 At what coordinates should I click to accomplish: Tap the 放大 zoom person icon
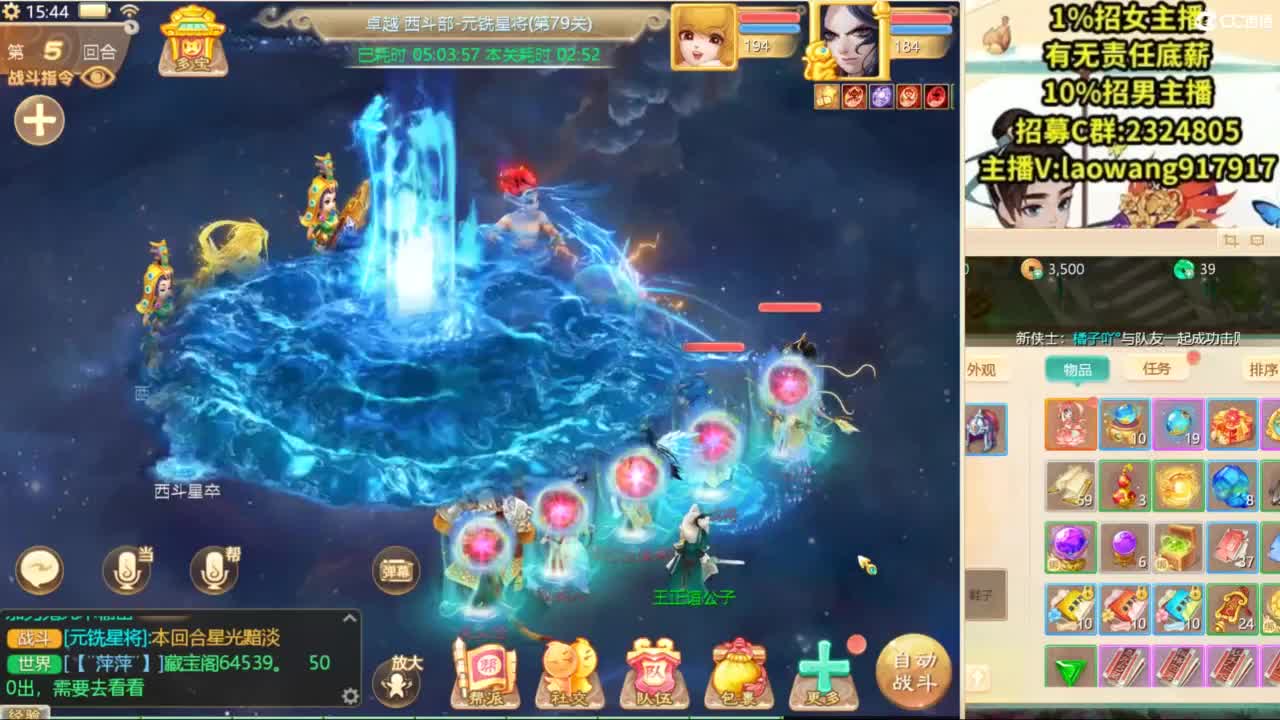point(398,680)
